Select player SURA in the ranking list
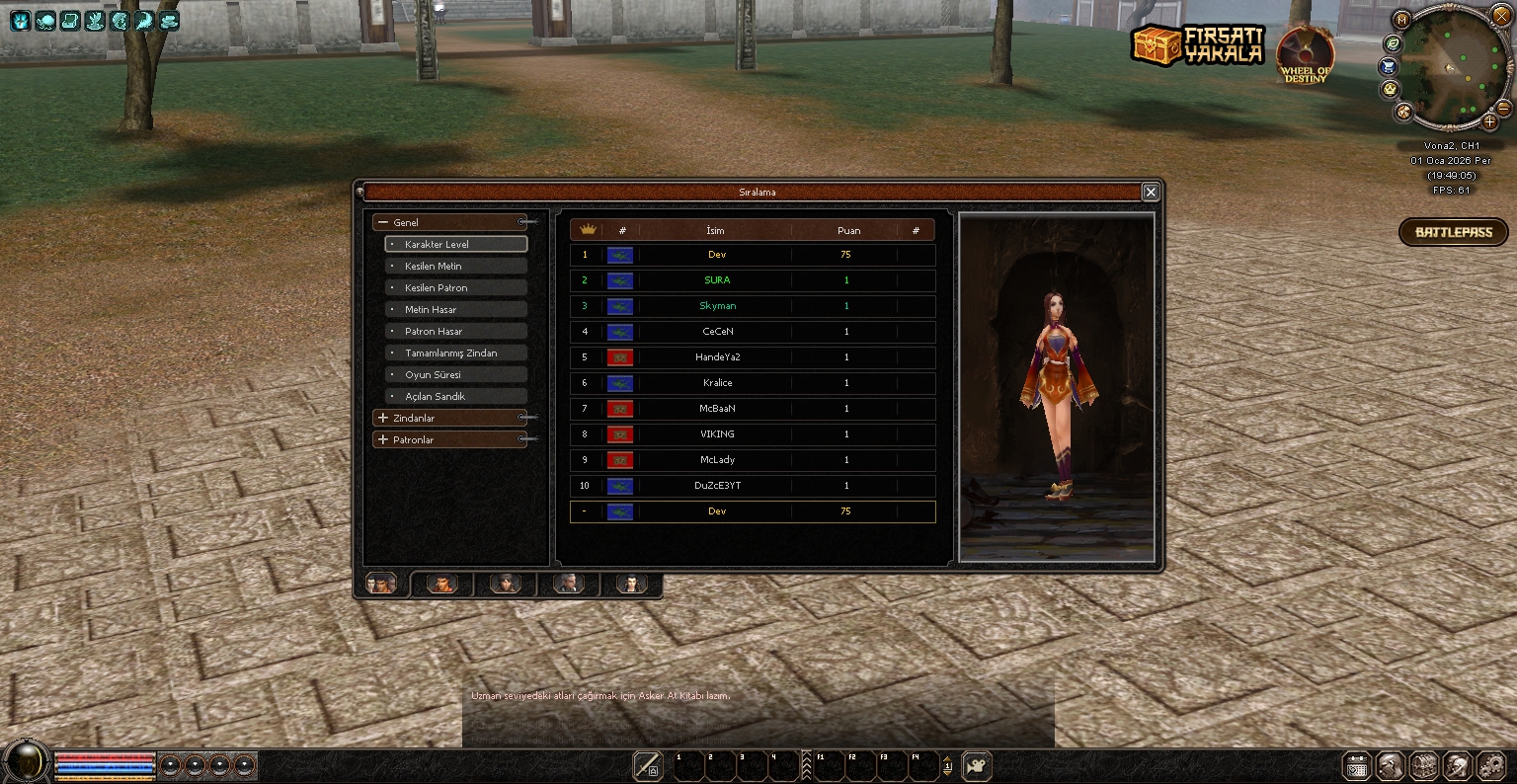 coord(716,280)
